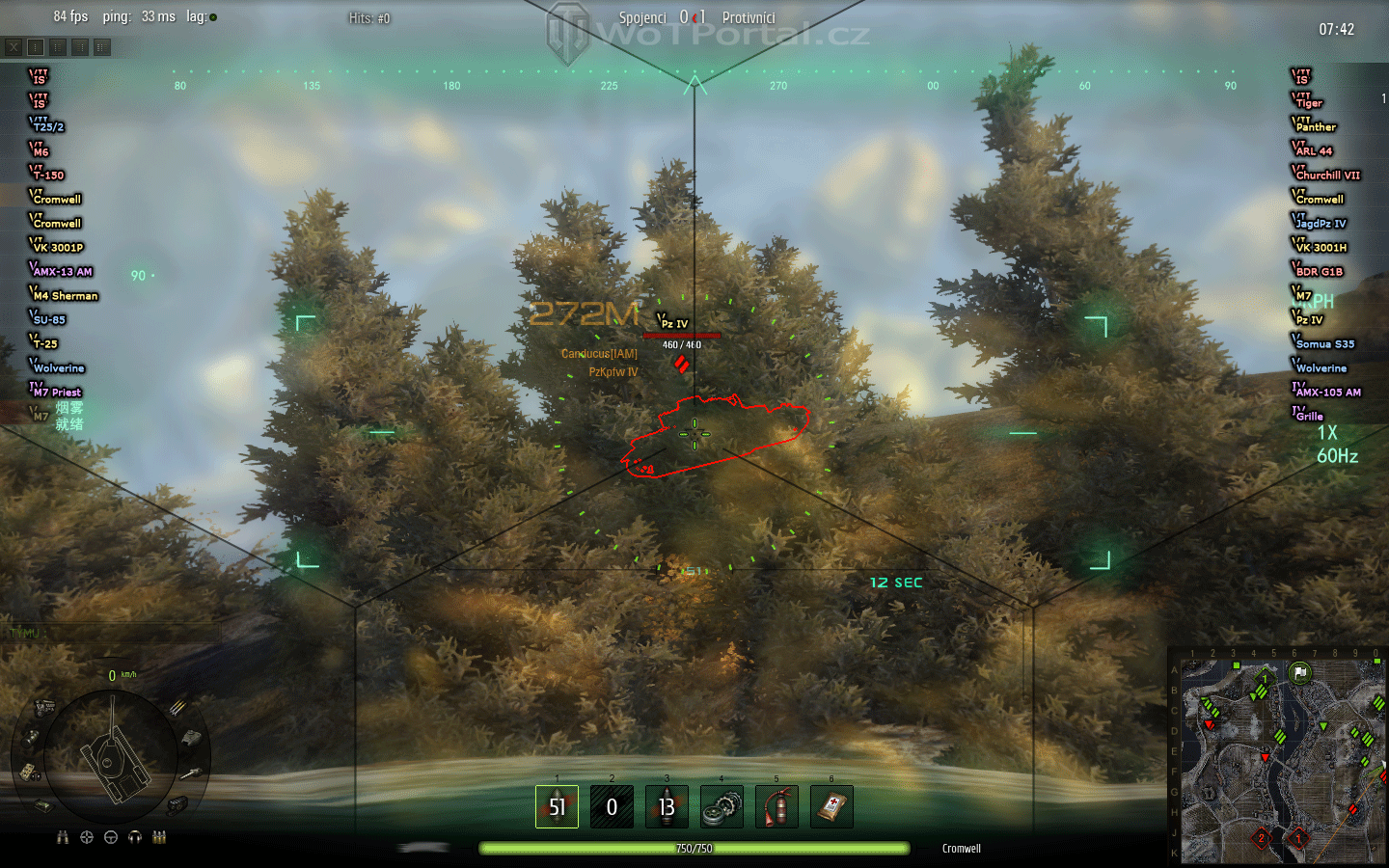Viewport: 1389px width, 868px height.
Task: Click the ammo rack module icon
Action: [x=177, y=709]
